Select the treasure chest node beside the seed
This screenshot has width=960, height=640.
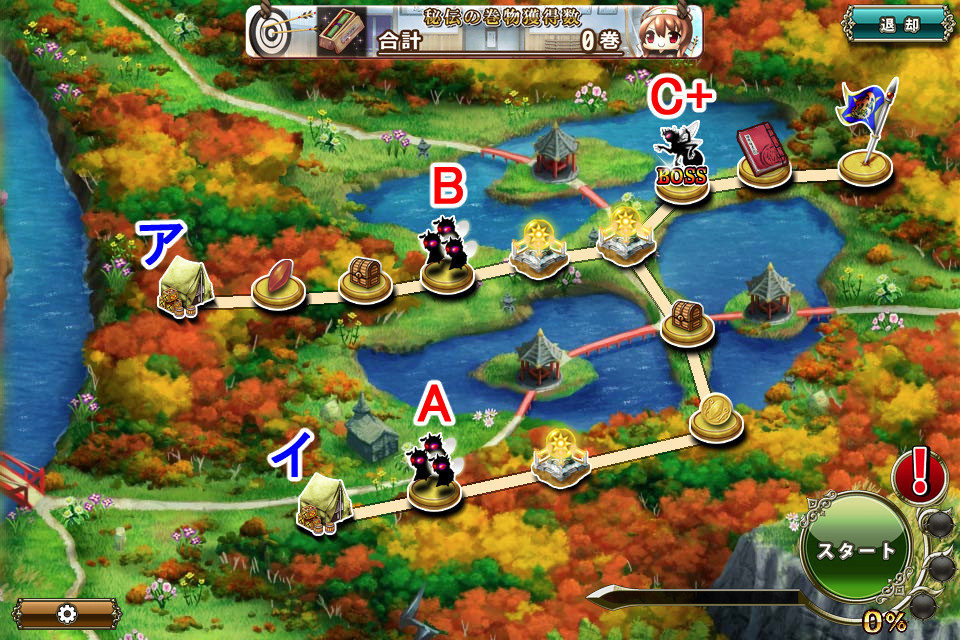(x=365, y=278)
